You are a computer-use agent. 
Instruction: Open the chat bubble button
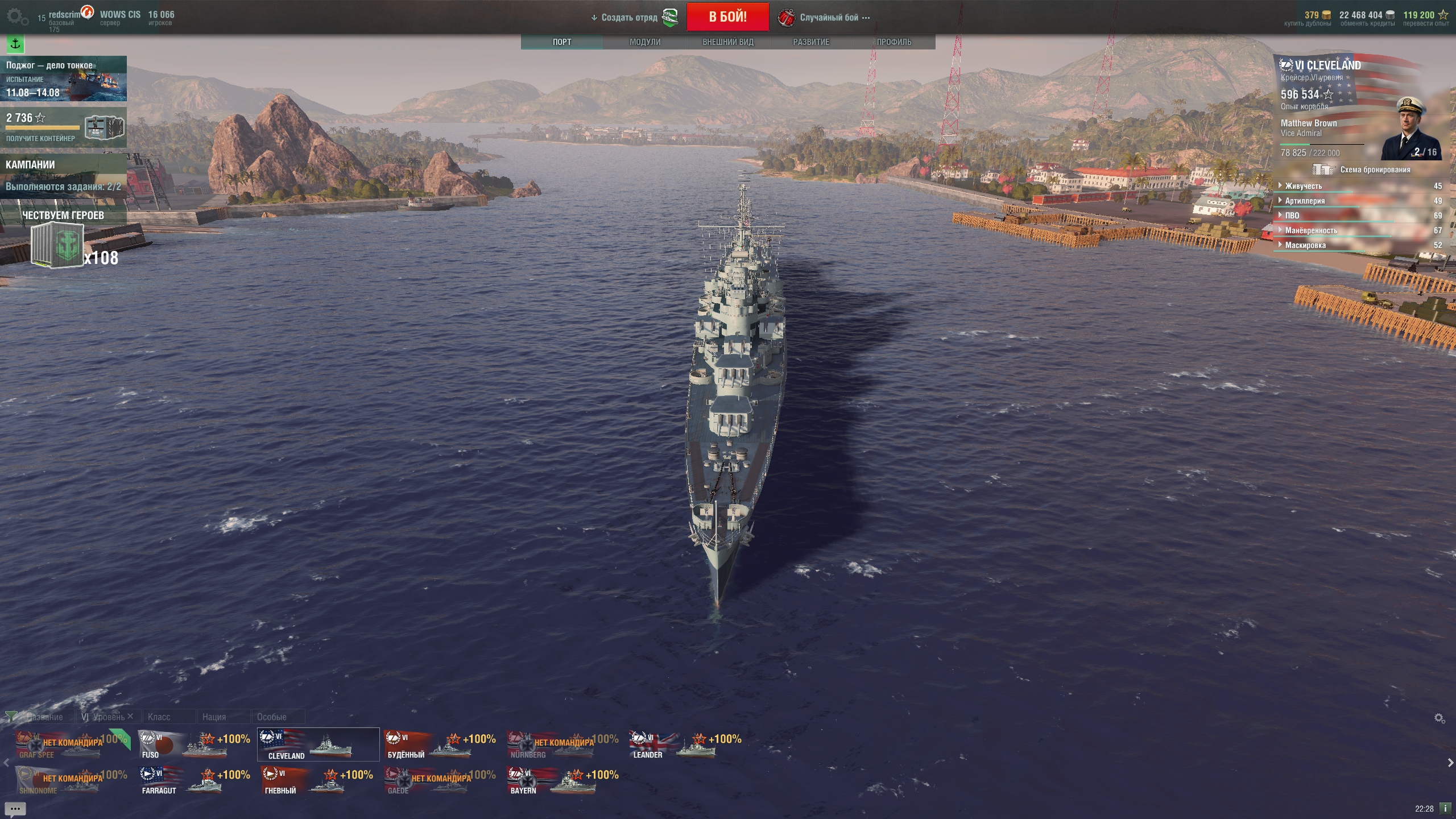tap(15, 809)
